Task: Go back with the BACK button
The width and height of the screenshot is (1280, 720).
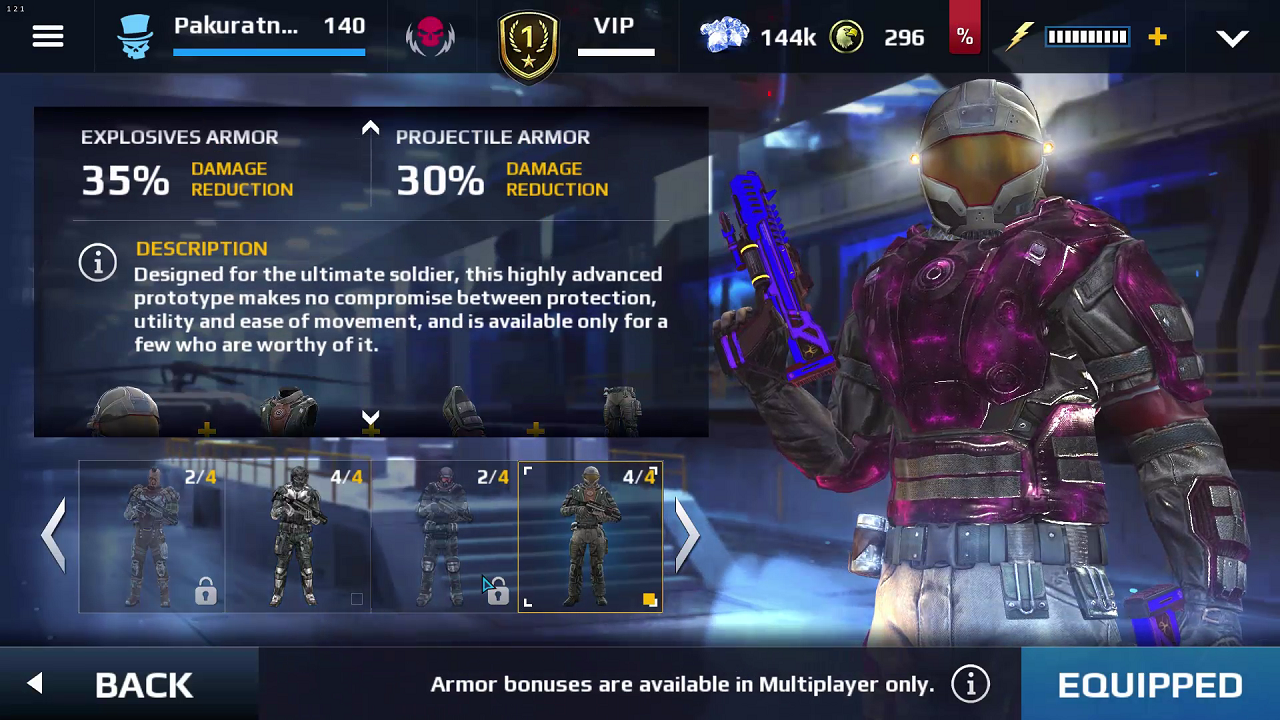Action: click(128, 684)
